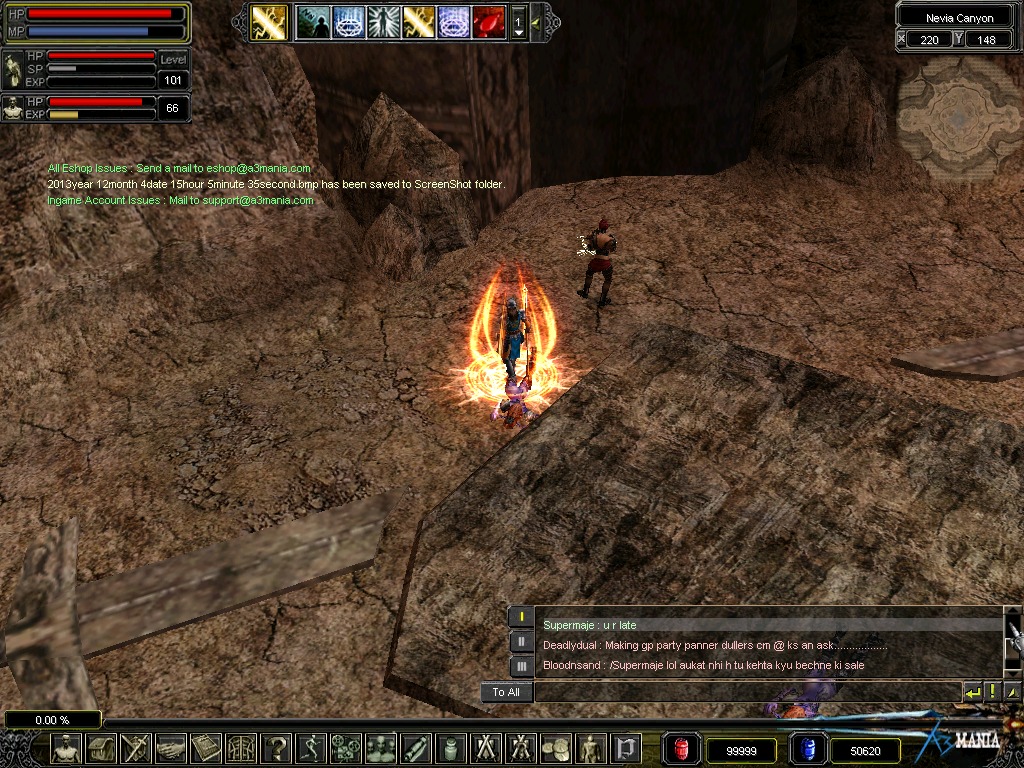Switch skill bar page with the down arrow
The height and width of the screenshot is (768, 1024).
tap(518, 31)
